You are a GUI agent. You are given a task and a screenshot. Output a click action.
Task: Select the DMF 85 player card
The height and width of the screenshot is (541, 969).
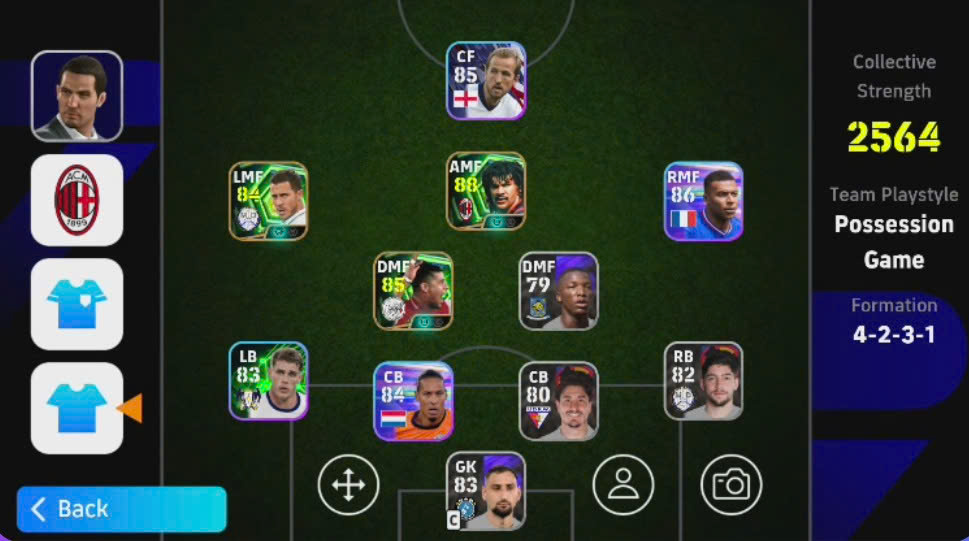413,291
